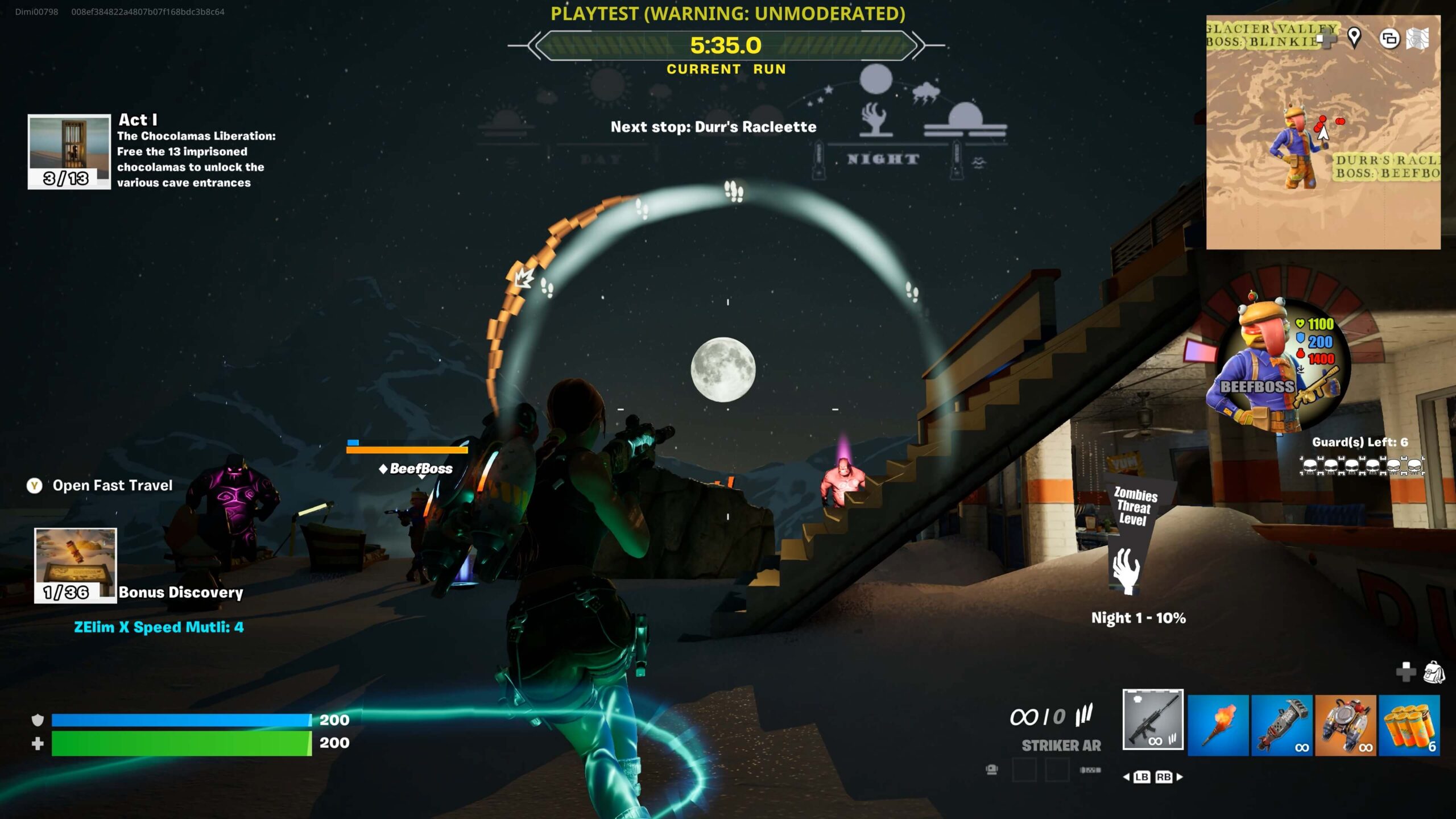Image resolution: width=1456 pixels, height=819 pixels.
Task: Click the Durr's Raclette boss label on minimap
Action: (x=1387, y=167)
